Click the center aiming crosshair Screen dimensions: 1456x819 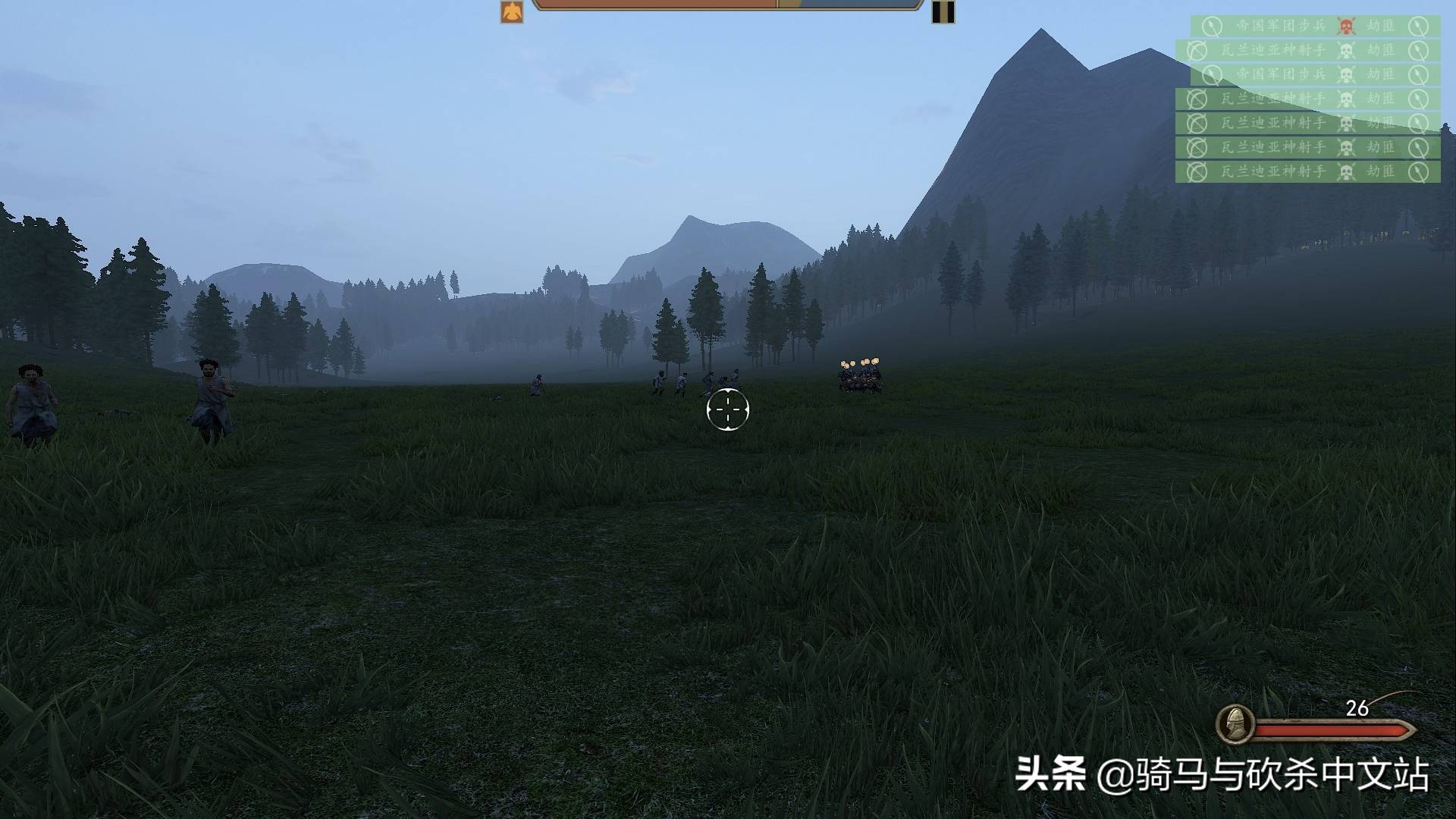pyautogui.click(x=728, y=409)
